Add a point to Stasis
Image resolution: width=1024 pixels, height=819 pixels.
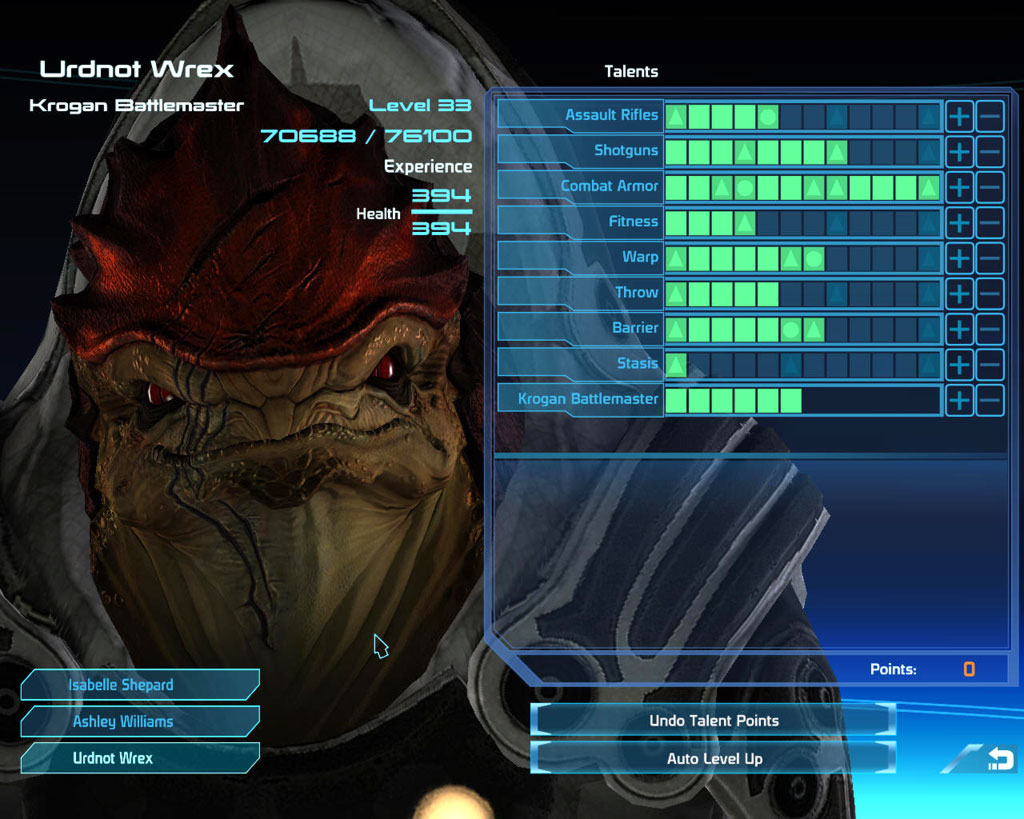959,364
